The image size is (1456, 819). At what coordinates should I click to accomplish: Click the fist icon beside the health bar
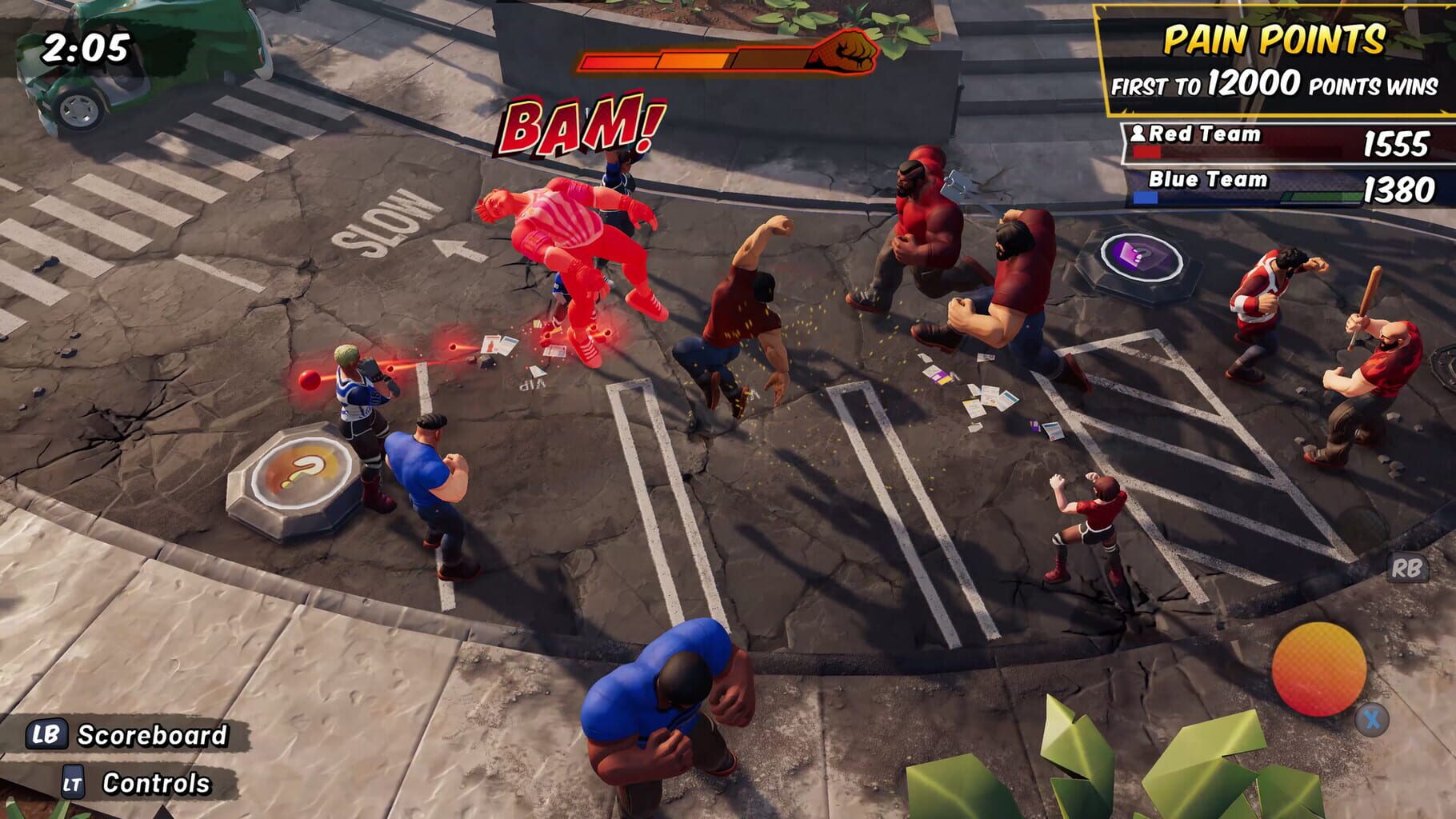click(x=846, y=52)
